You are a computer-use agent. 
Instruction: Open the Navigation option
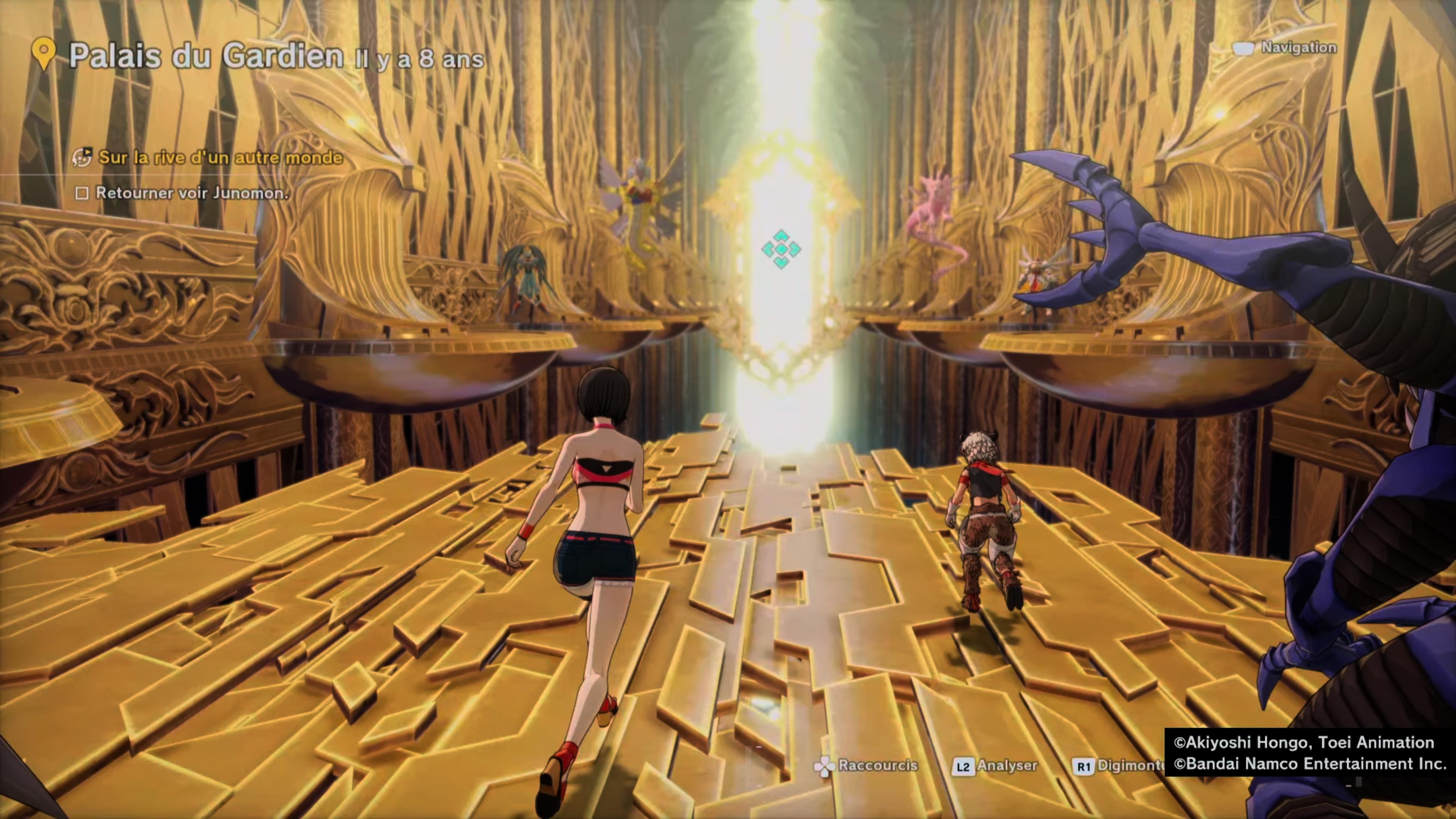click(x=1298, y=47)
